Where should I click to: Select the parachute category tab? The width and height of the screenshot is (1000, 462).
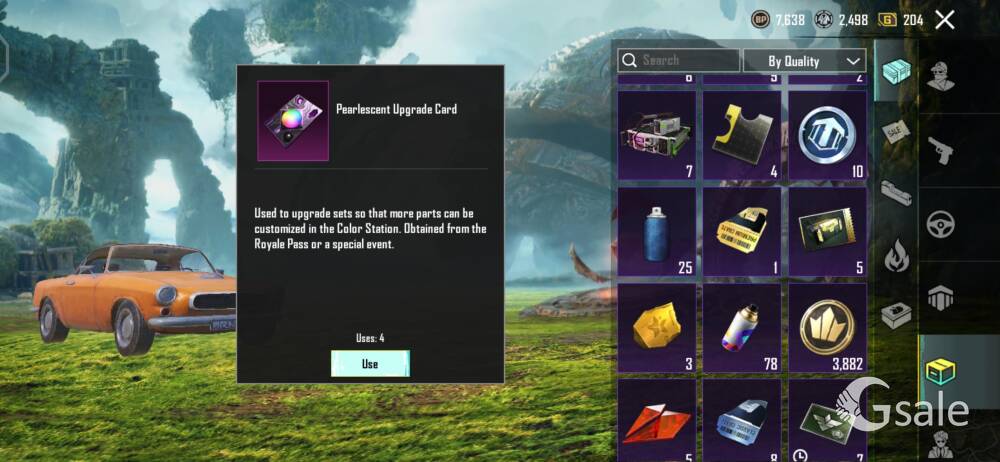click(941, 297)
